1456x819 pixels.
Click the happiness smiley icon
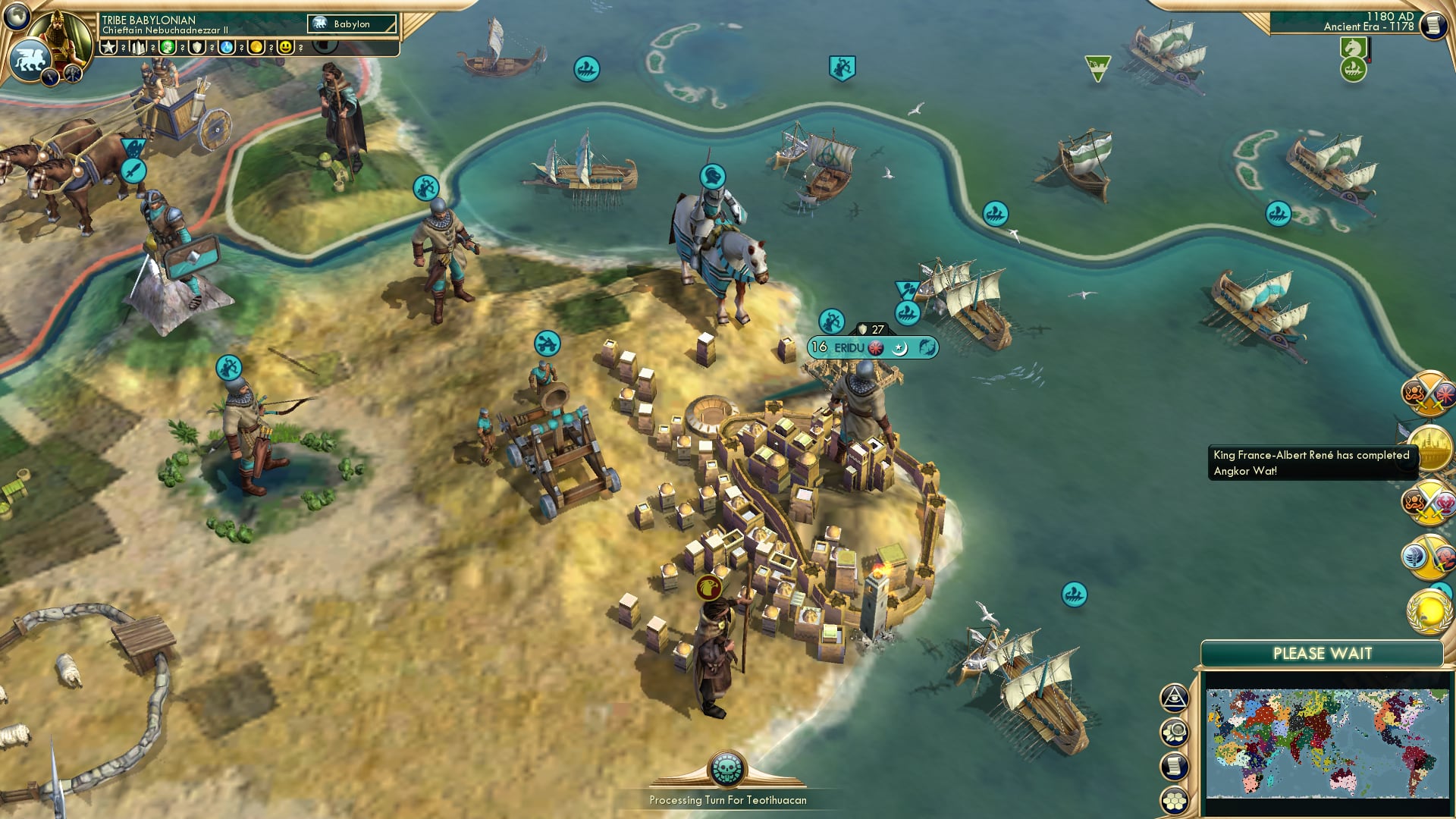(x=284, y=47)
